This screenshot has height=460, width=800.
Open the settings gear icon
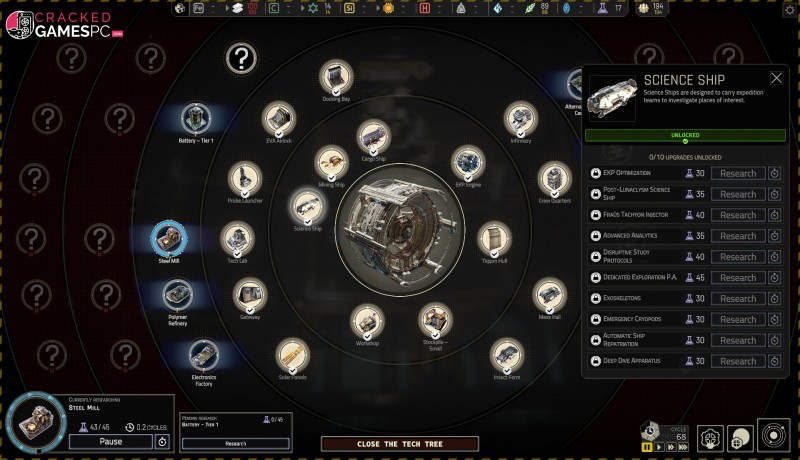[788, 10]
